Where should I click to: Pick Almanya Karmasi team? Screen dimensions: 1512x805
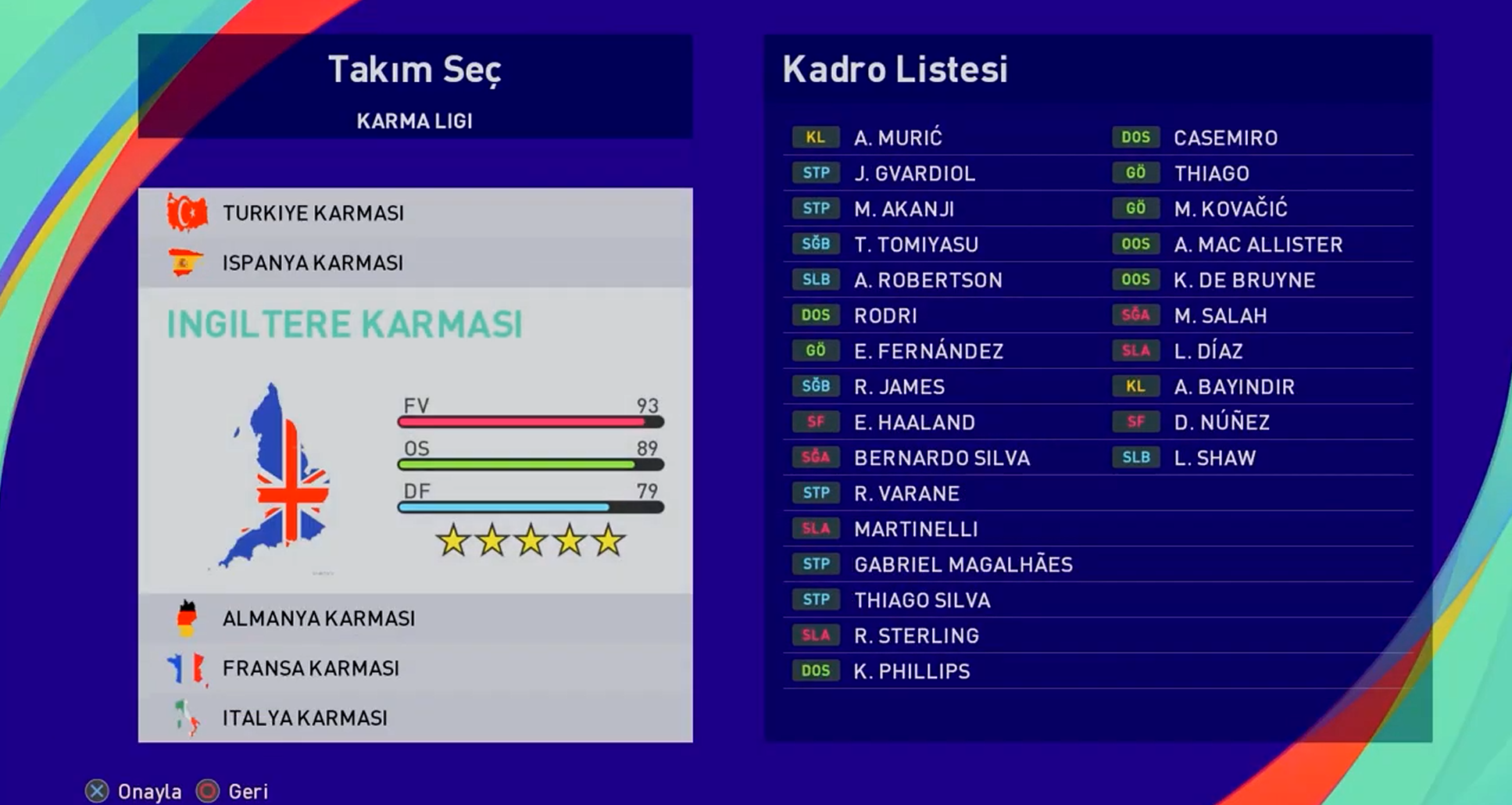pyautogui.click(x=318, y=619)
